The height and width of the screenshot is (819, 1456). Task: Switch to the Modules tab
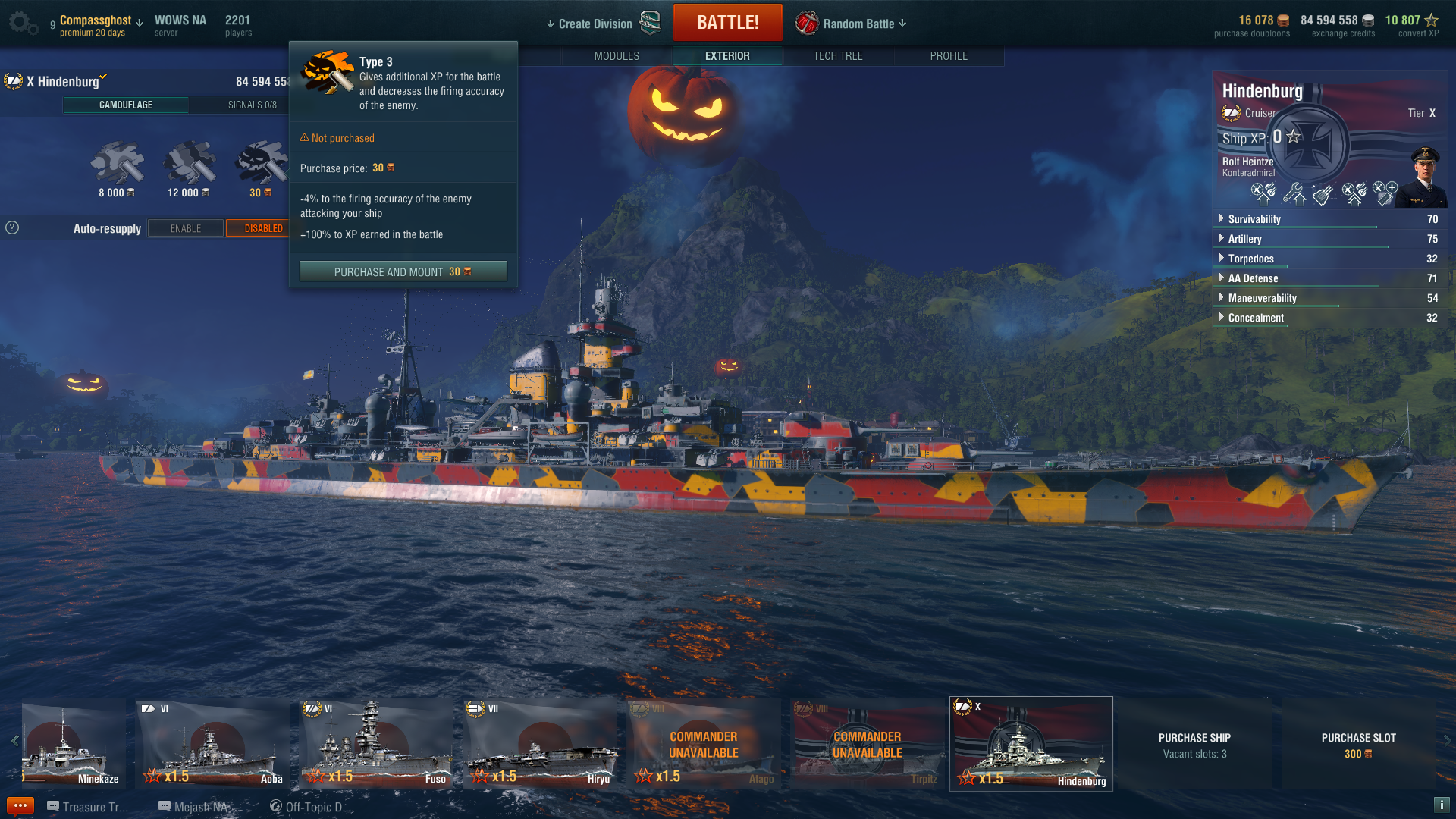coord(617,56)
